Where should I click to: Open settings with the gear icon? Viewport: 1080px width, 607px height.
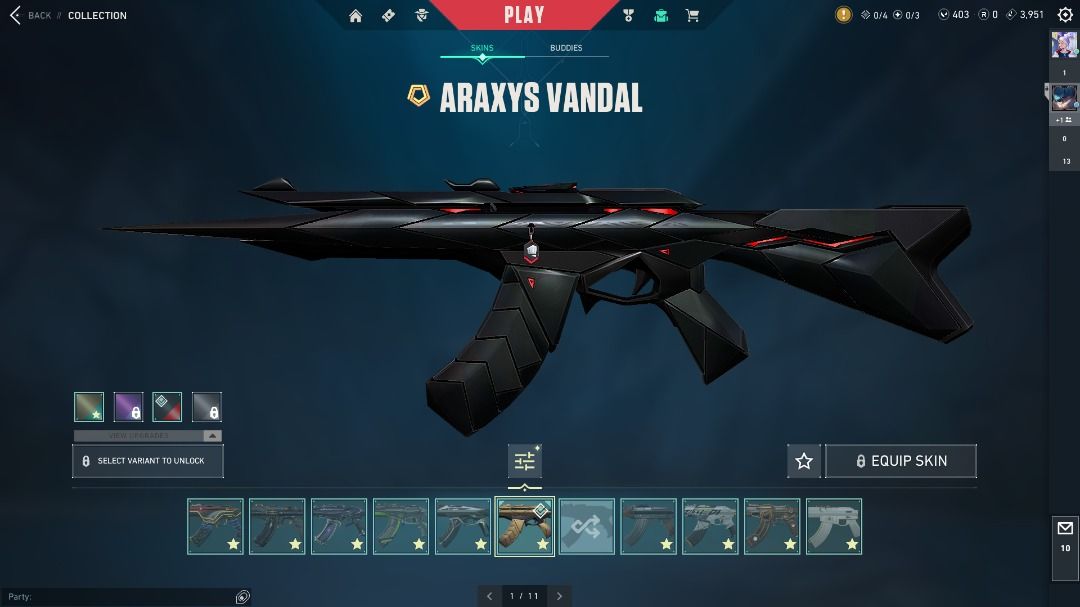(x=1065, y=15)
